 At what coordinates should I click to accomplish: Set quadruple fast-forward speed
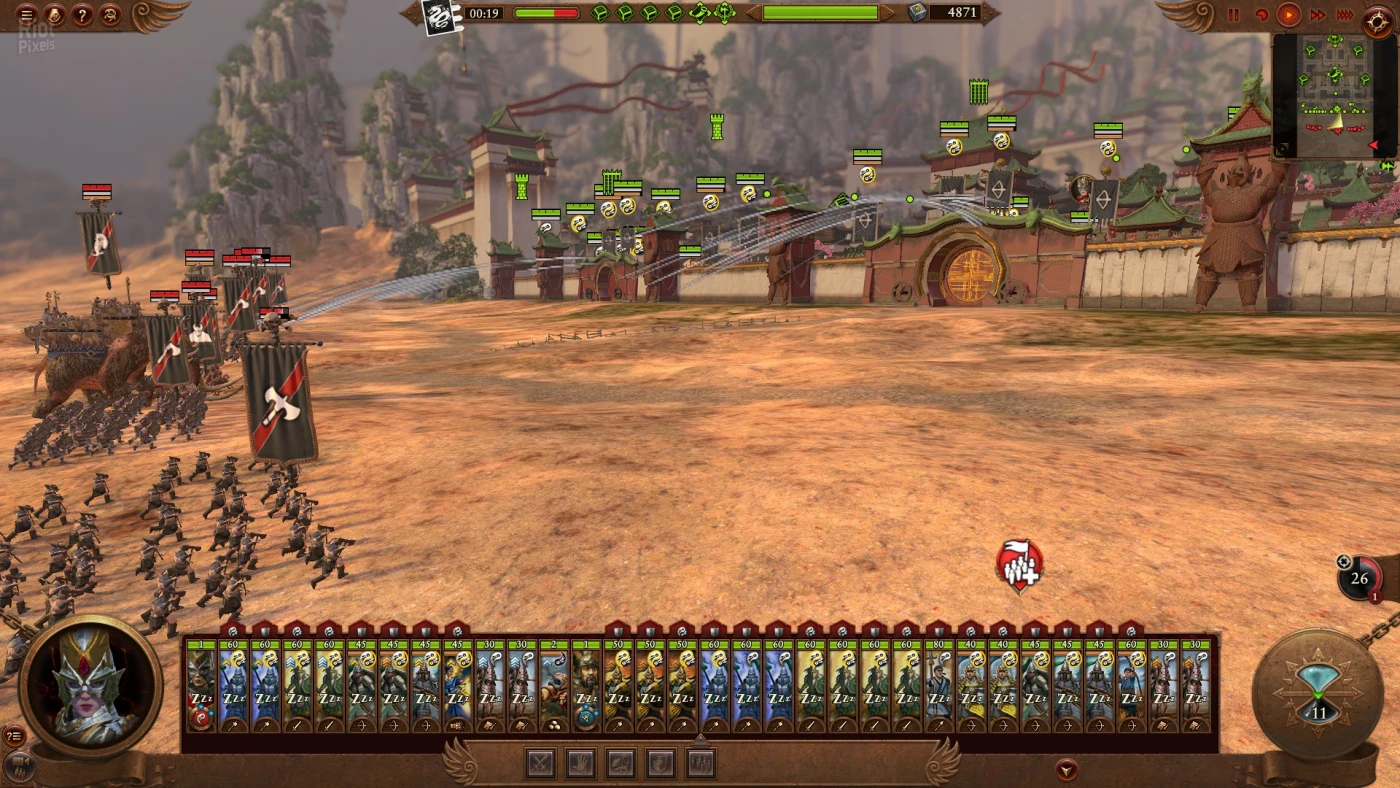[1344, 15]
